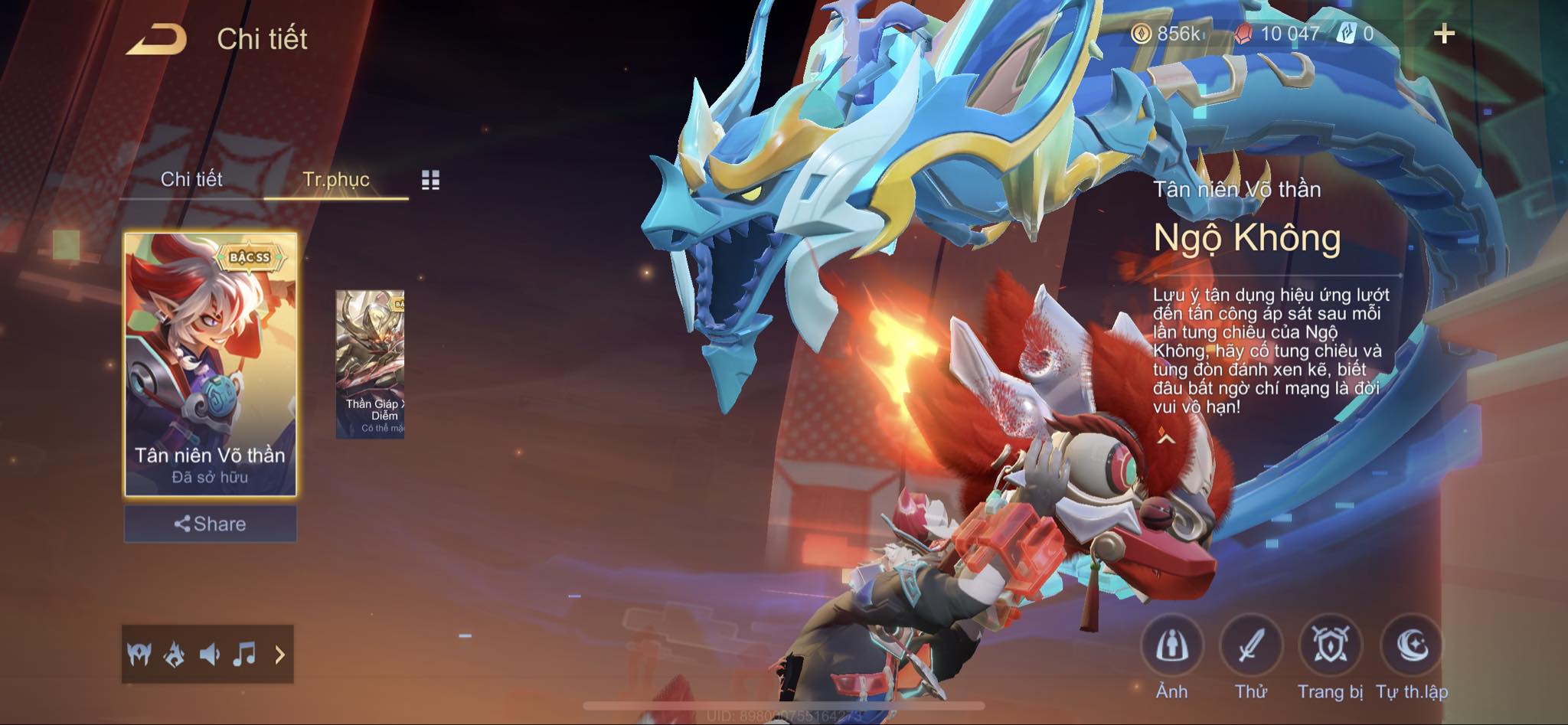Open the Trang bị equipment screen
The height and width of the screenshot is (725, 1568).
pos(1330,647)
